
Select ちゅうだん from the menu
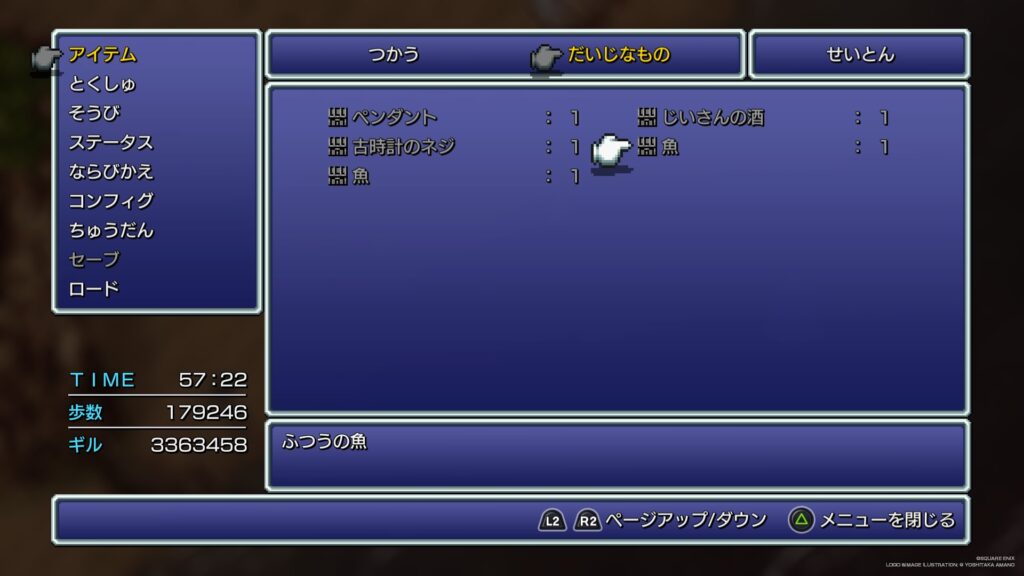[x=110, y=230]
